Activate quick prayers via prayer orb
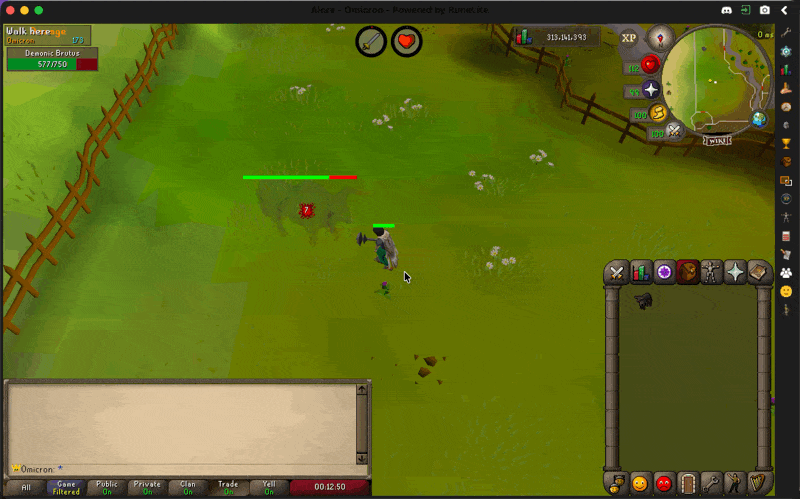This screenshot has width=800, height=499. pyautogui.click(x=651, y=90)
